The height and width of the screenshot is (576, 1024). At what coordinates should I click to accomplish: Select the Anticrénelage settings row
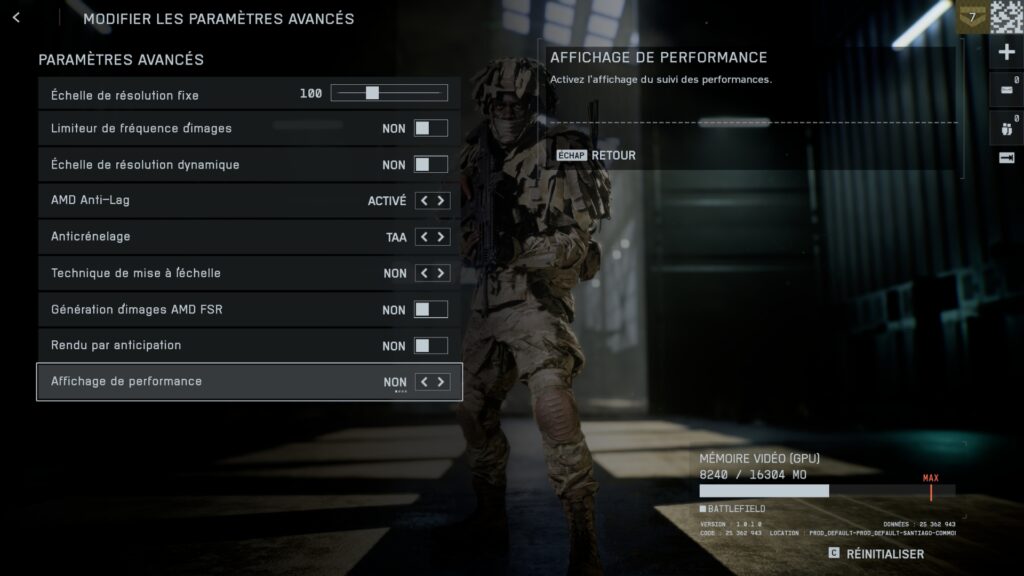pos(200,237)
